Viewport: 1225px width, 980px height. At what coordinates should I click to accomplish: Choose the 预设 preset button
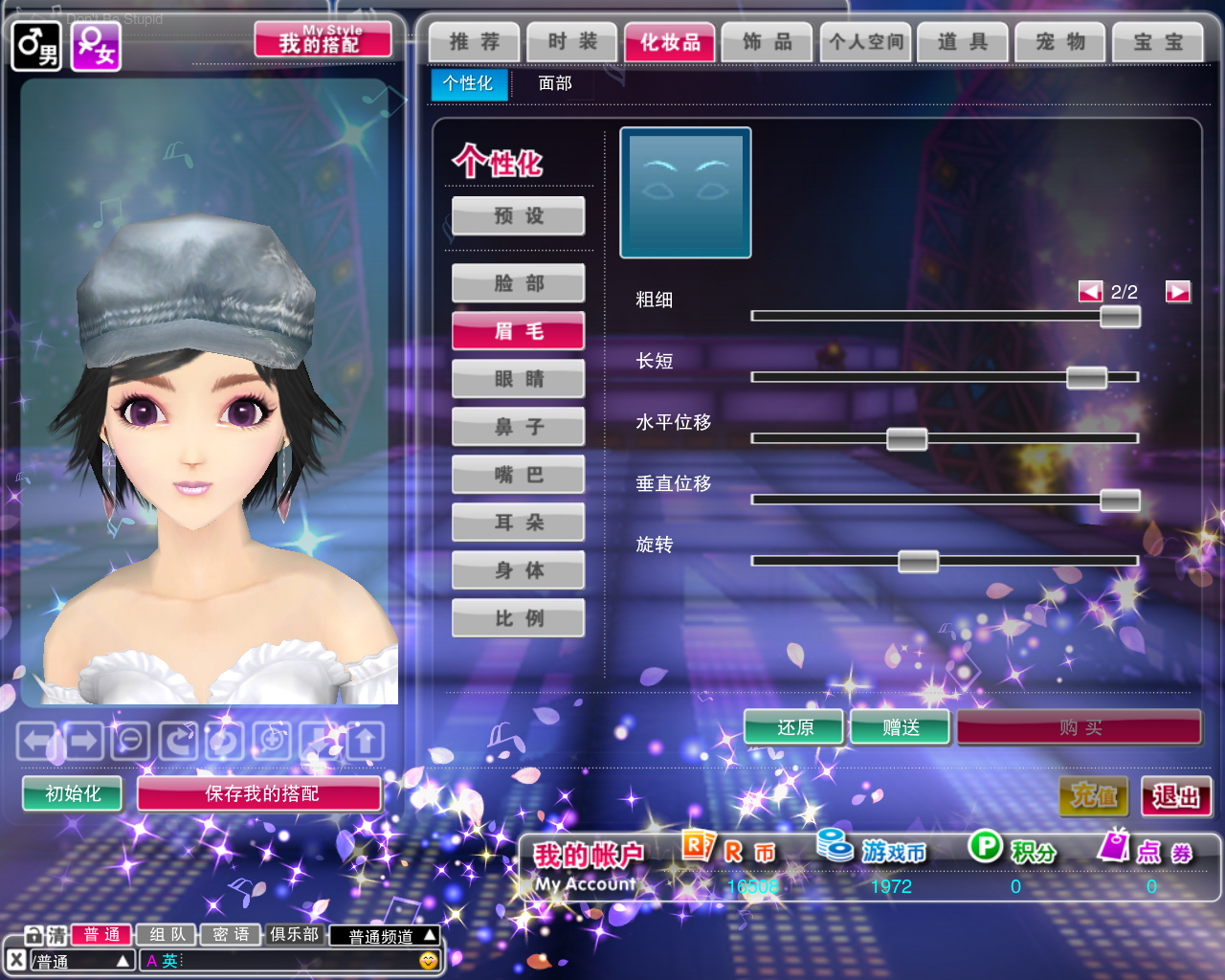(x=519, y=216)
